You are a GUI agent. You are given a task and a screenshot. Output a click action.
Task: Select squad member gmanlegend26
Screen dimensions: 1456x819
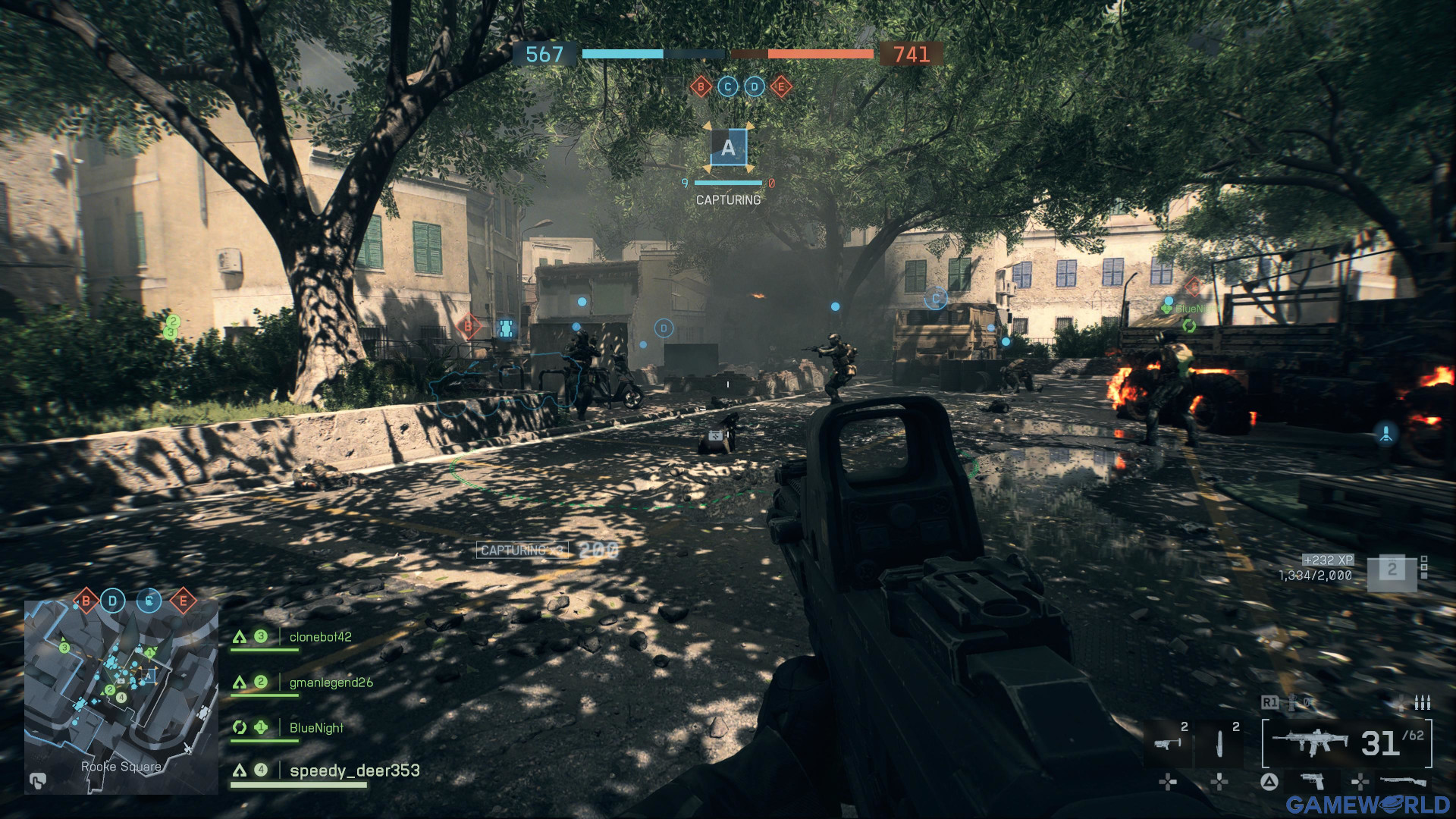coord(331,682)
